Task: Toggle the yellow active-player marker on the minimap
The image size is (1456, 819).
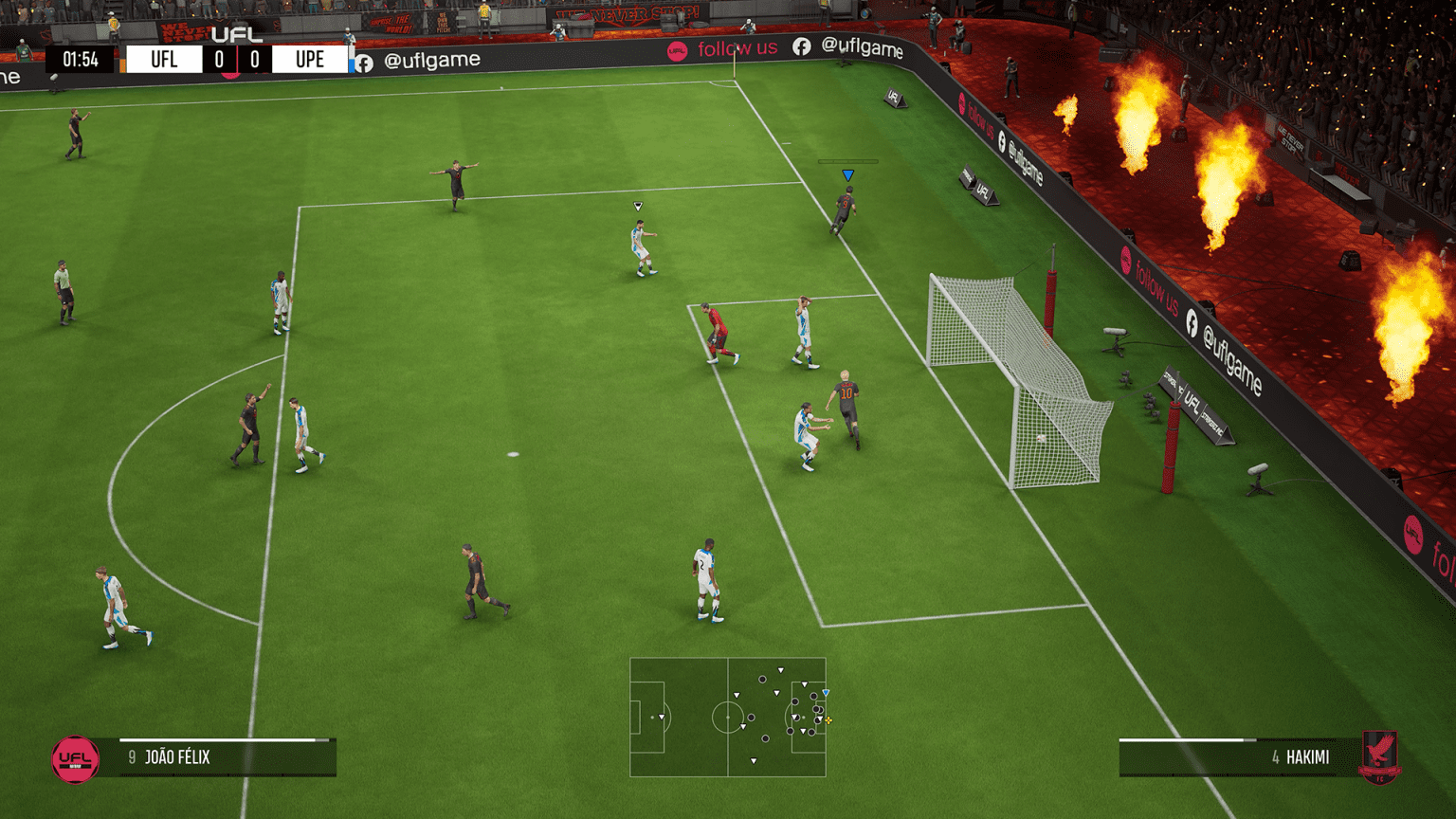Action: pyautogui.click(x=828, y=719)
